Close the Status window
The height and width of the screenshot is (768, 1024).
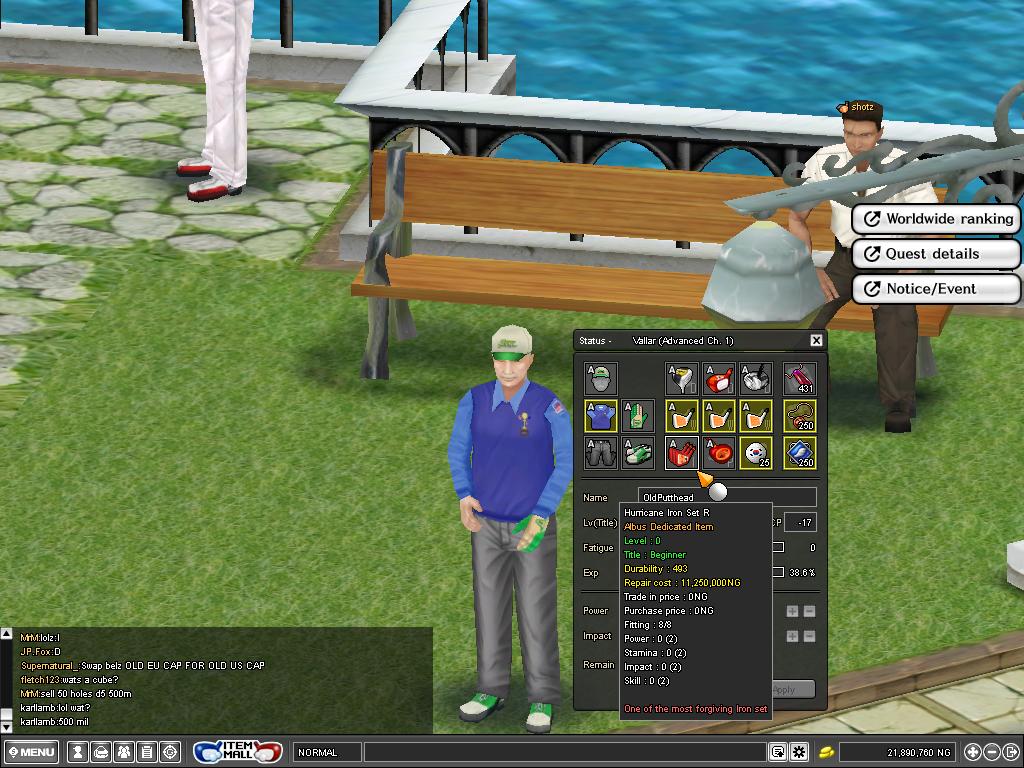tap(816, 341)
